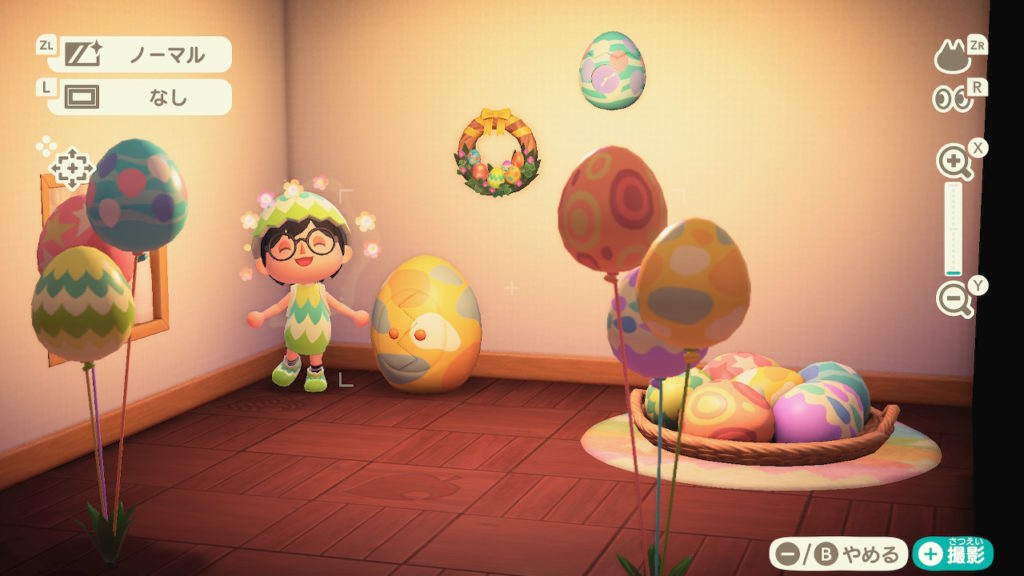The height and width of the screenshot is (576, 1024).
Task: Zoom in with the plus magnifier
Action: 952,161
